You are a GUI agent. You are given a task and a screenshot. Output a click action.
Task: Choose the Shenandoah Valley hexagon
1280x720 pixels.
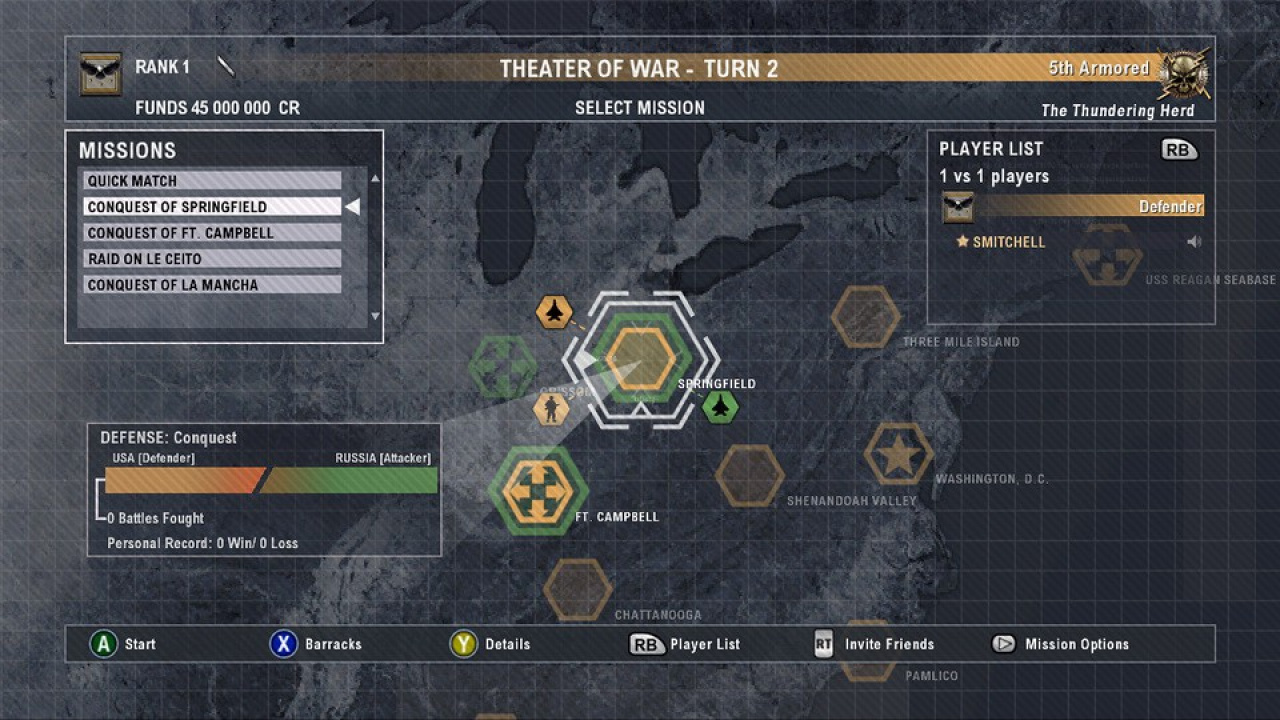749,475
